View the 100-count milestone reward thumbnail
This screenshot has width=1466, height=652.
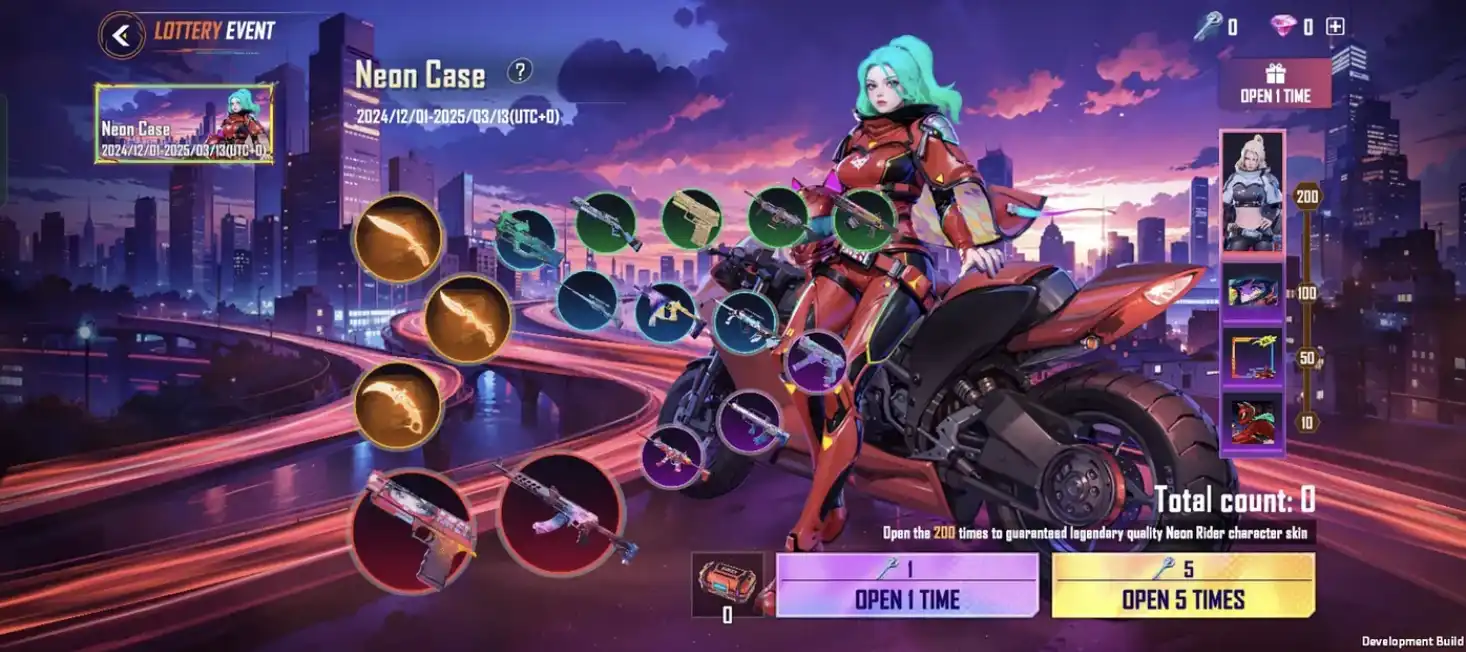pos(1252,291)
